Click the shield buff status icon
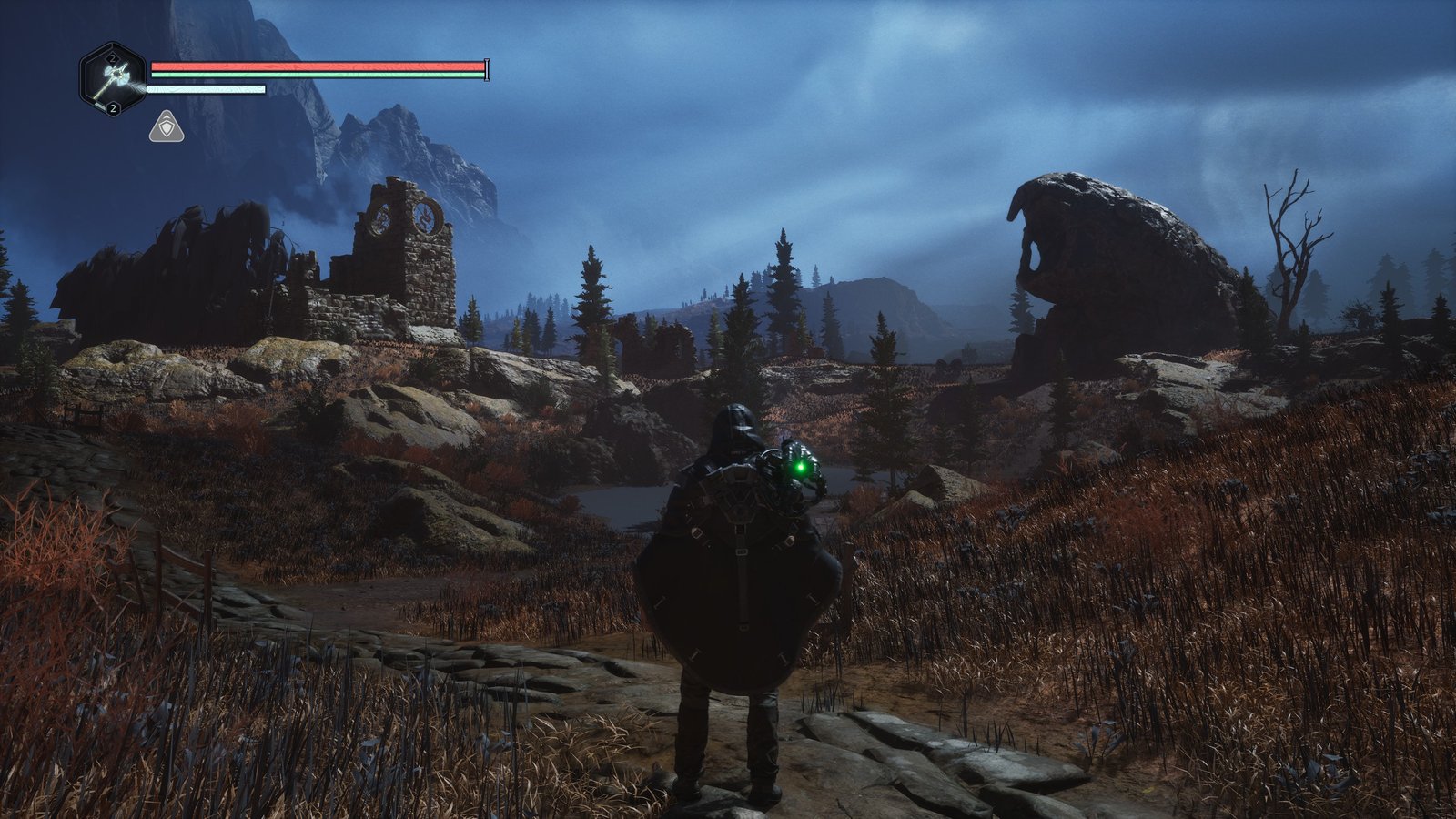The height and width of the screenshot is (819, 1456). [167, 127]
